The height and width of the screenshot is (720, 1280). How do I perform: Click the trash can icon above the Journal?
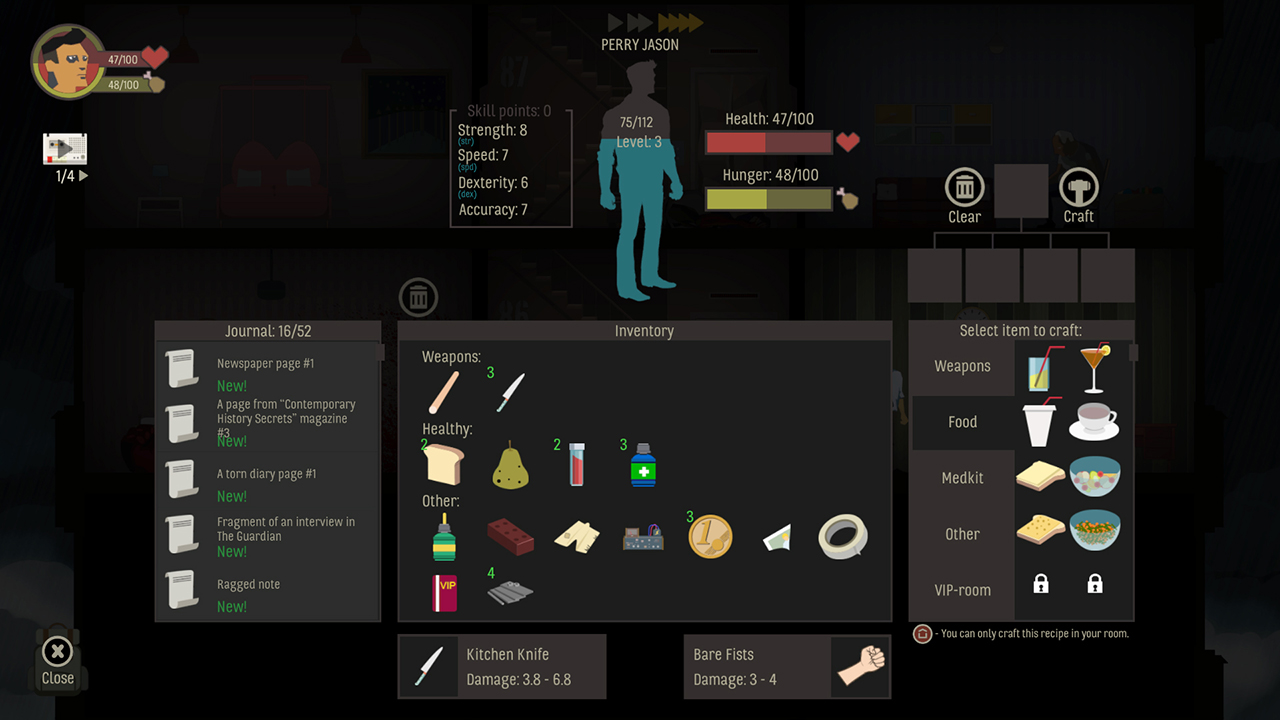[418, 297]
